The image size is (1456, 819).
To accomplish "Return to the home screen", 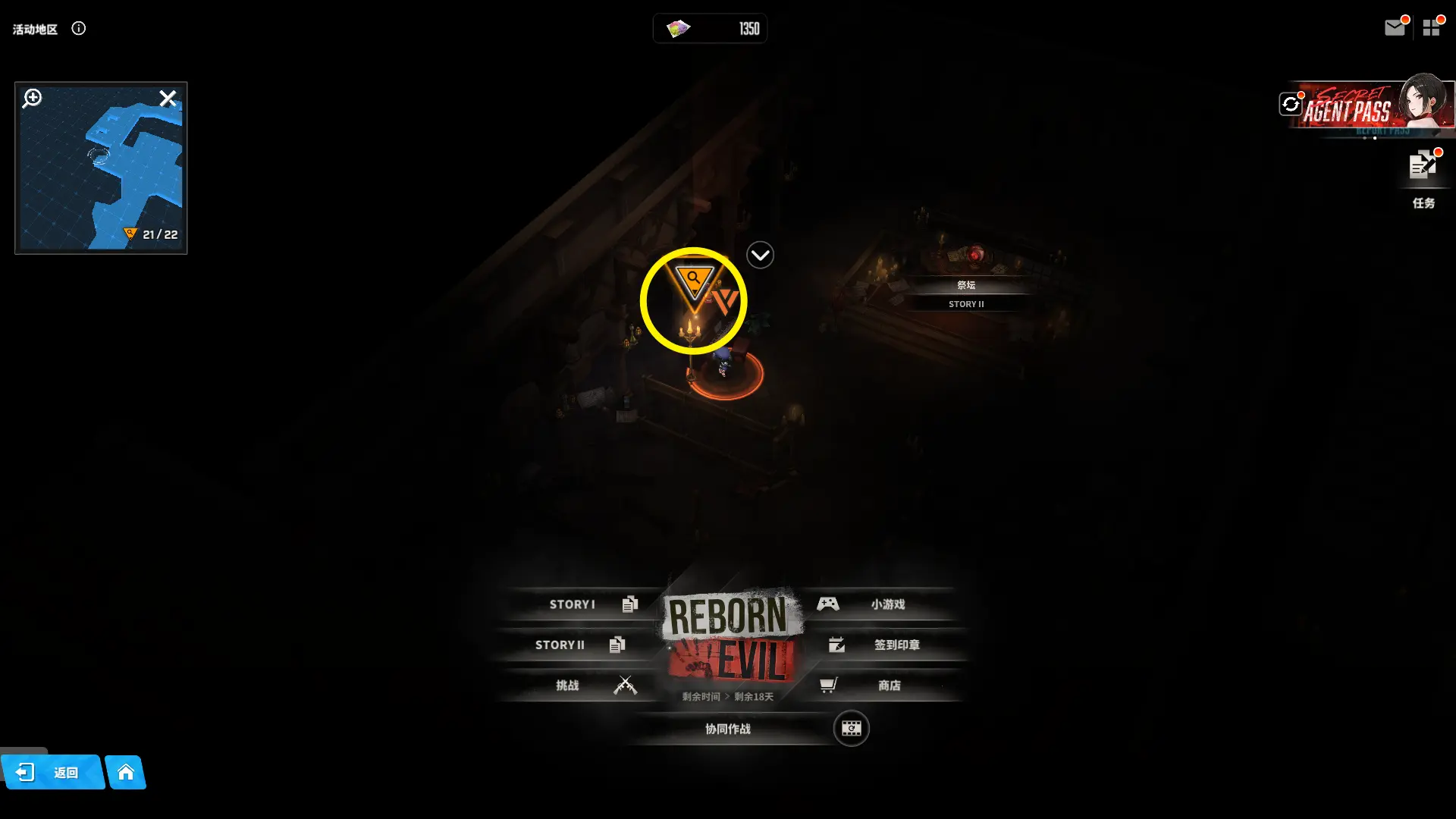I will click(126, 772).
